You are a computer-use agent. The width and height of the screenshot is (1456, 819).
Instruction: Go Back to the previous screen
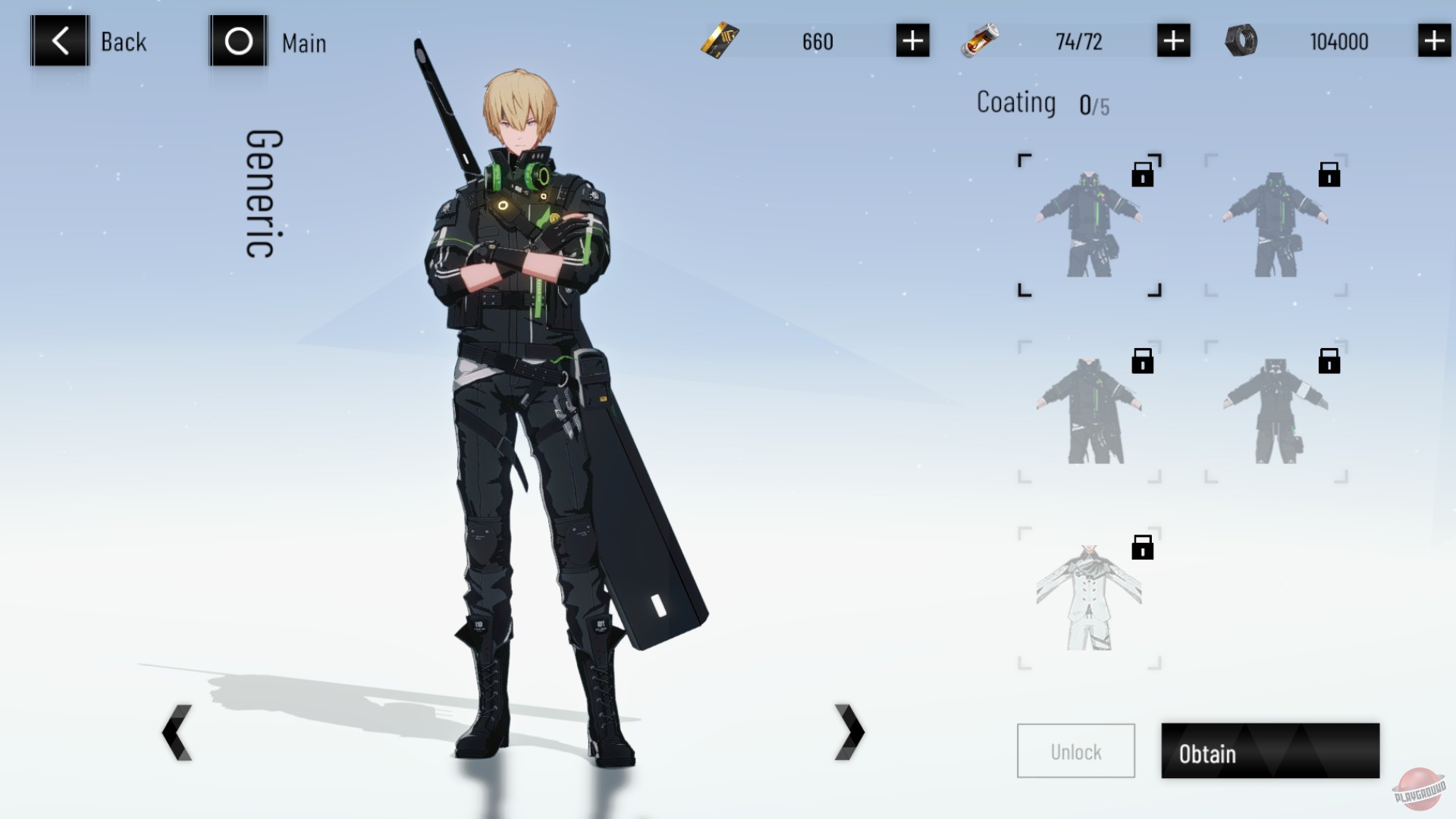click(59, 42)
